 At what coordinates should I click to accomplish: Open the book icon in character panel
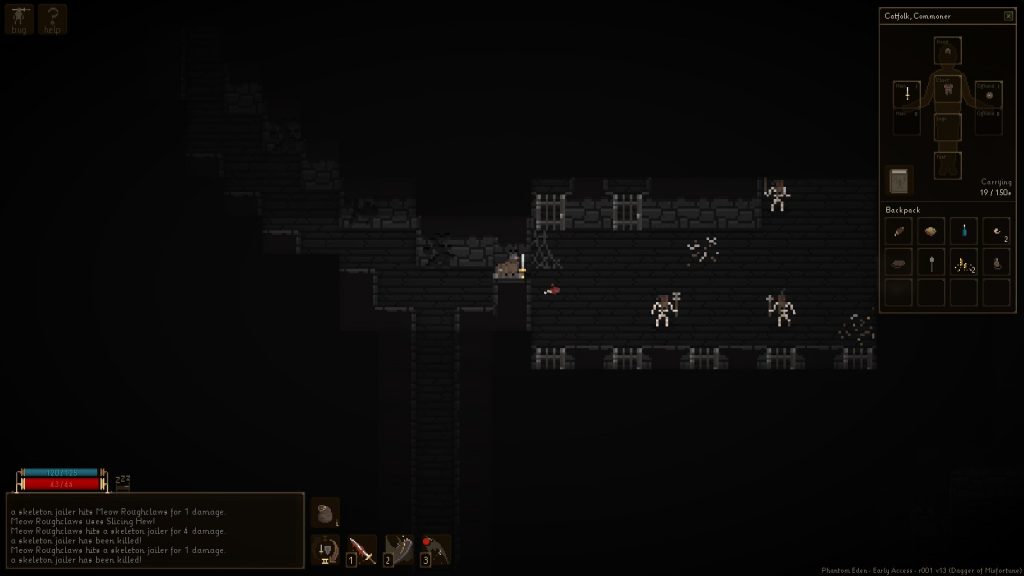(x=899, y=181)
